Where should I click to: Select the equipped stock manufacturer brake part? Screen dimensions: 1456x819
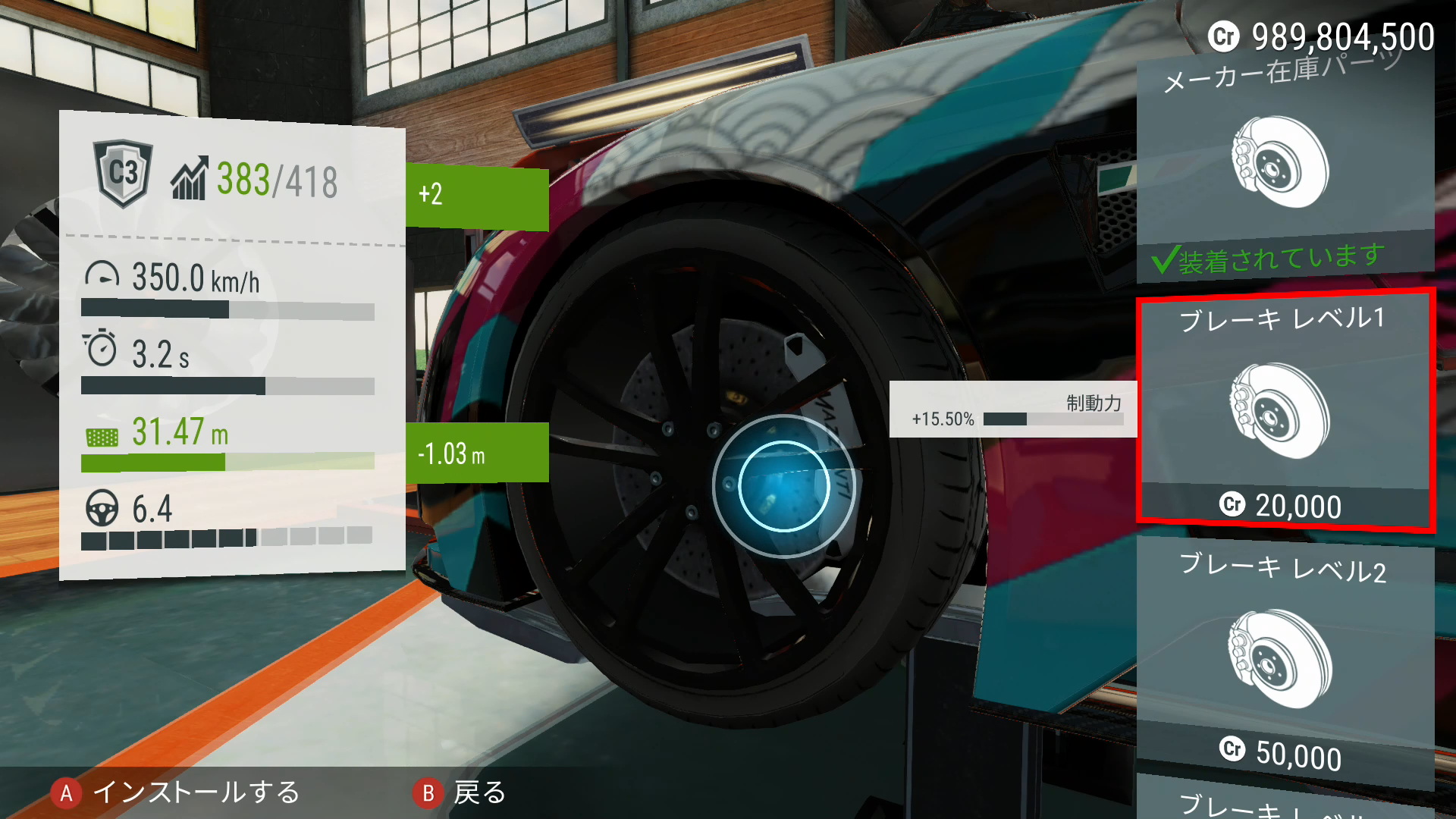(x=1285, y=163)
